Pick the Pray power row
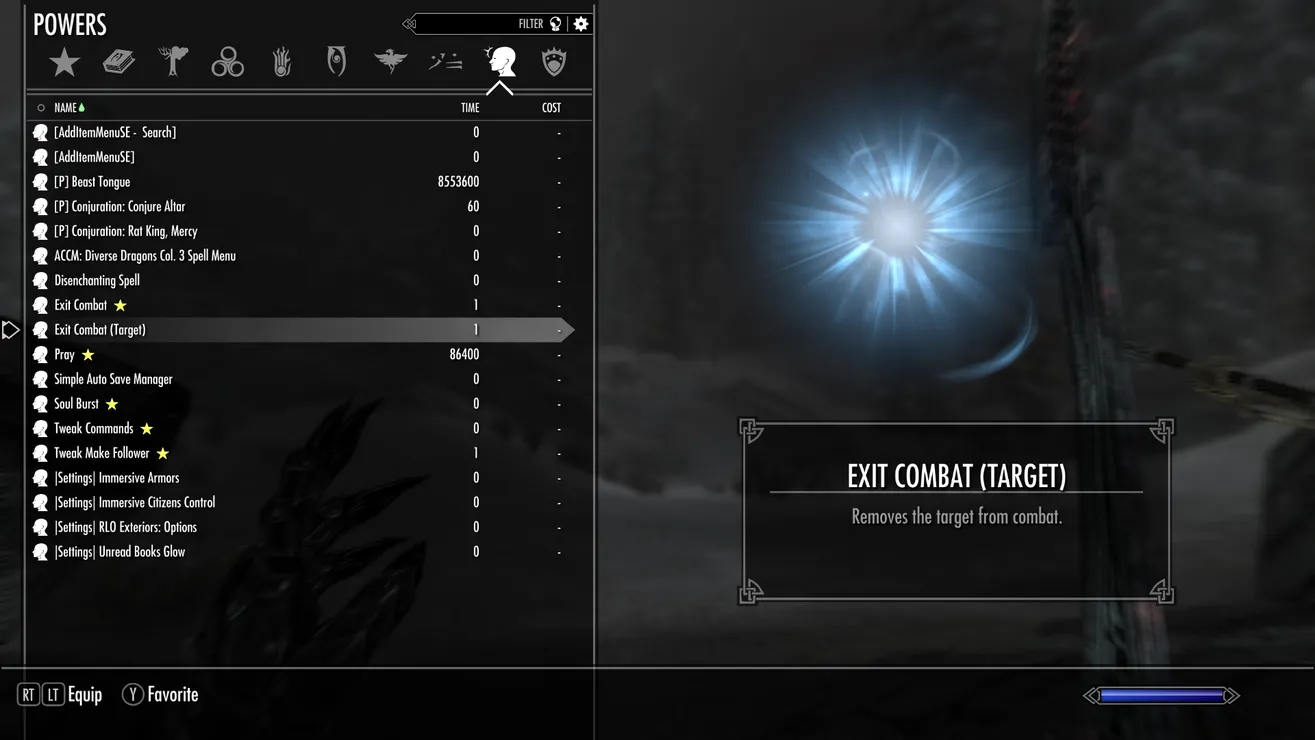 coord(65,355)
